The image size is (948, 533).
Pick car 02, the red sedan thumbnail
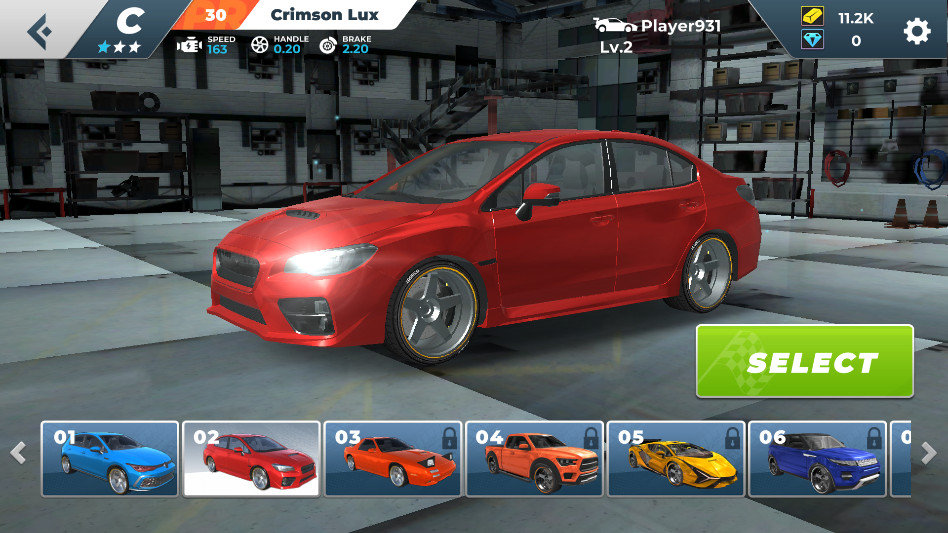click(x=251, y=459)
